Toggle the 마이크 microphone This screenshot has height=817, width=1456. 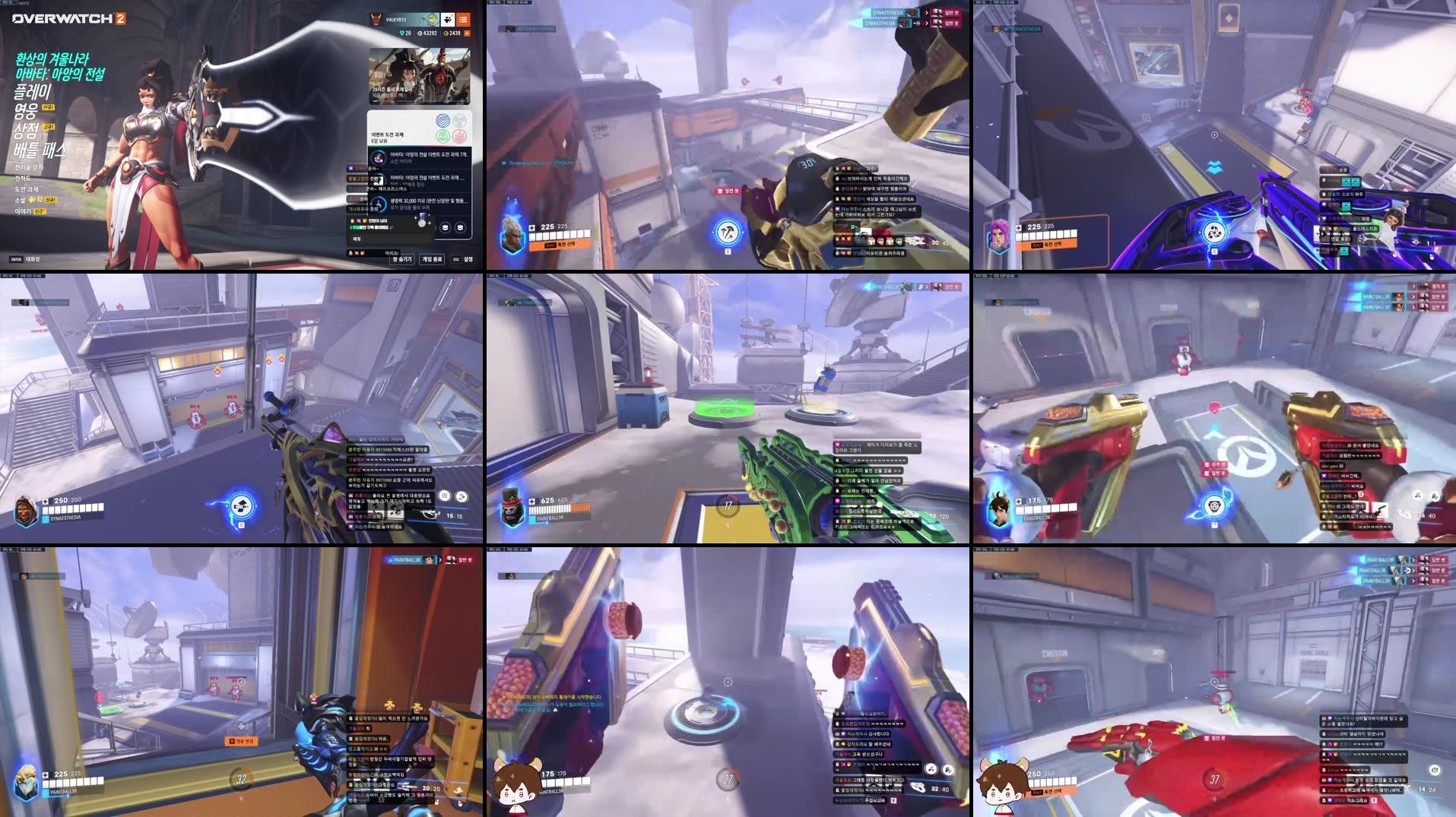coord(392,254)
